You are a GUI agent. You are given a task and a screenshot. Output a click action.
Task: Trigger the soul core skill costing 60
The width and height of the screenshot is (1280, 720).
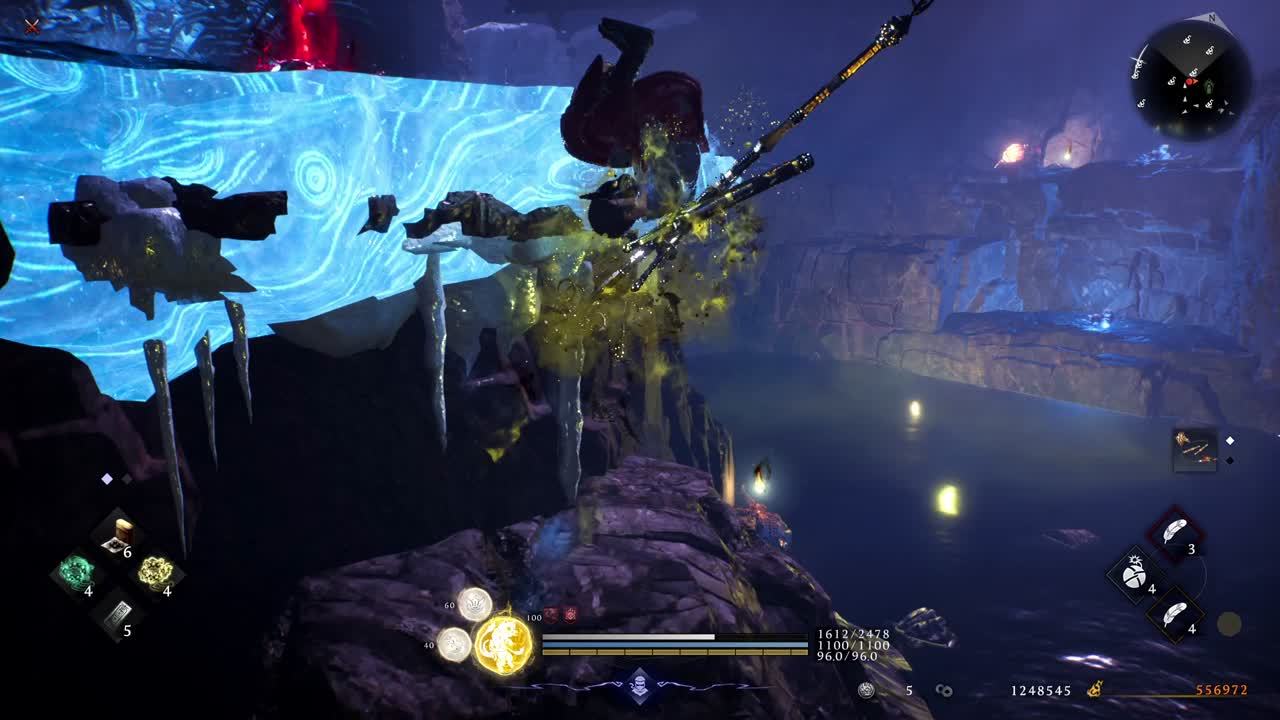pyautogui.click(x=474, y=603)
